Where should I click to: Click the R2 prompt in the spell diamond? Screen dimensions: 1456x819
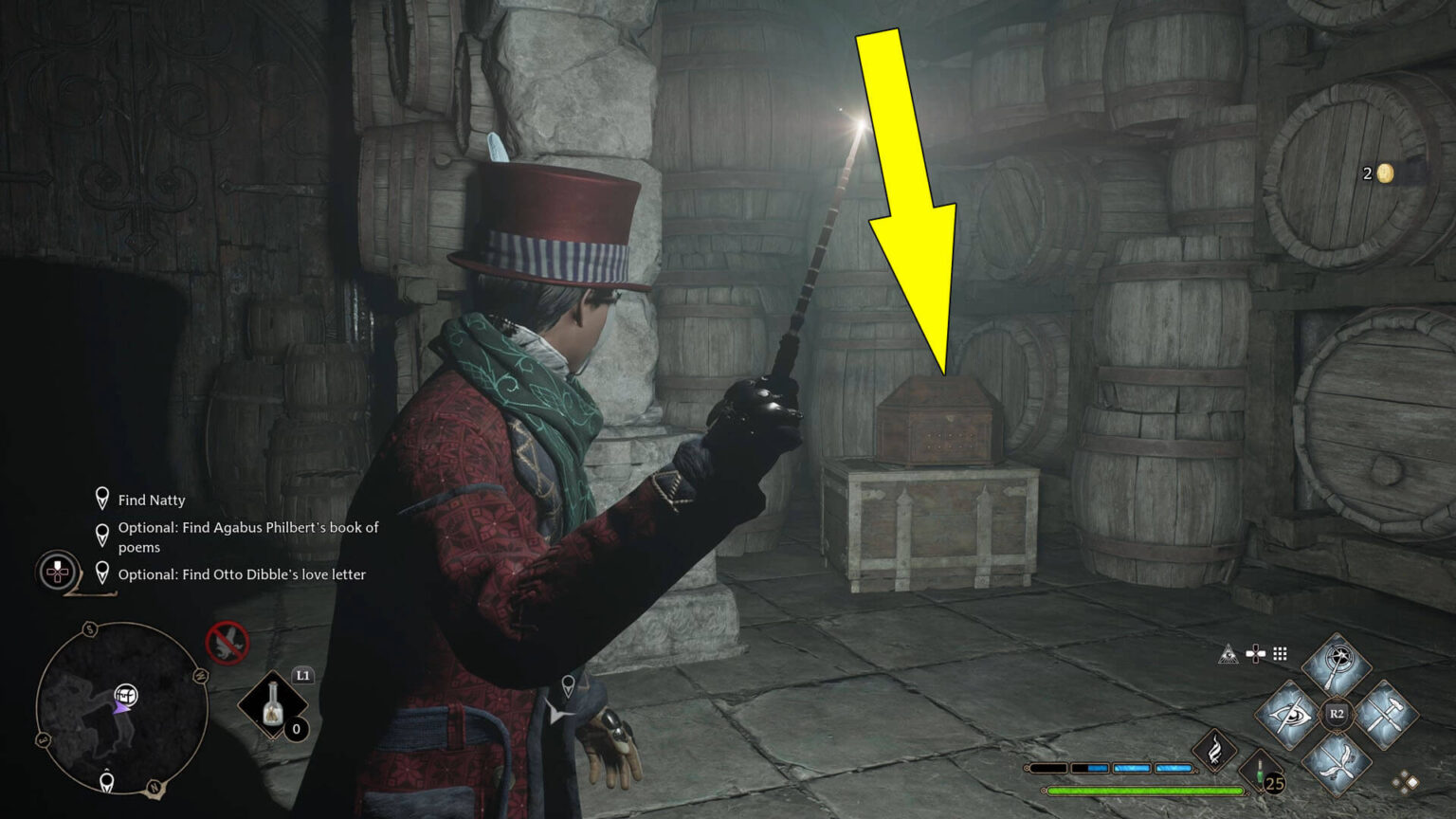1337,713
